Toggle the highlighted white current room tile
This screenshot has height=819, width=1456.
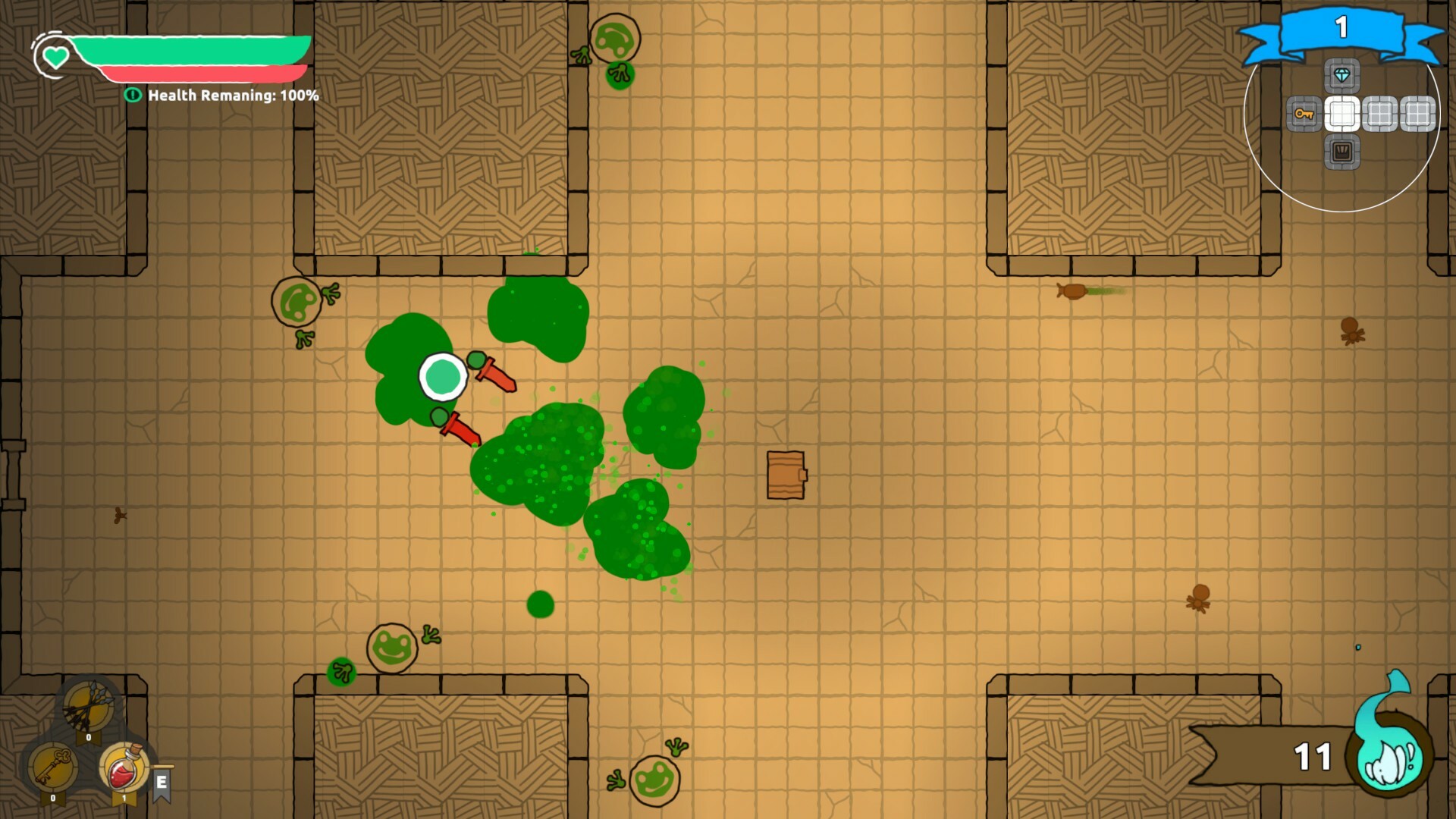coord(1343,112)
